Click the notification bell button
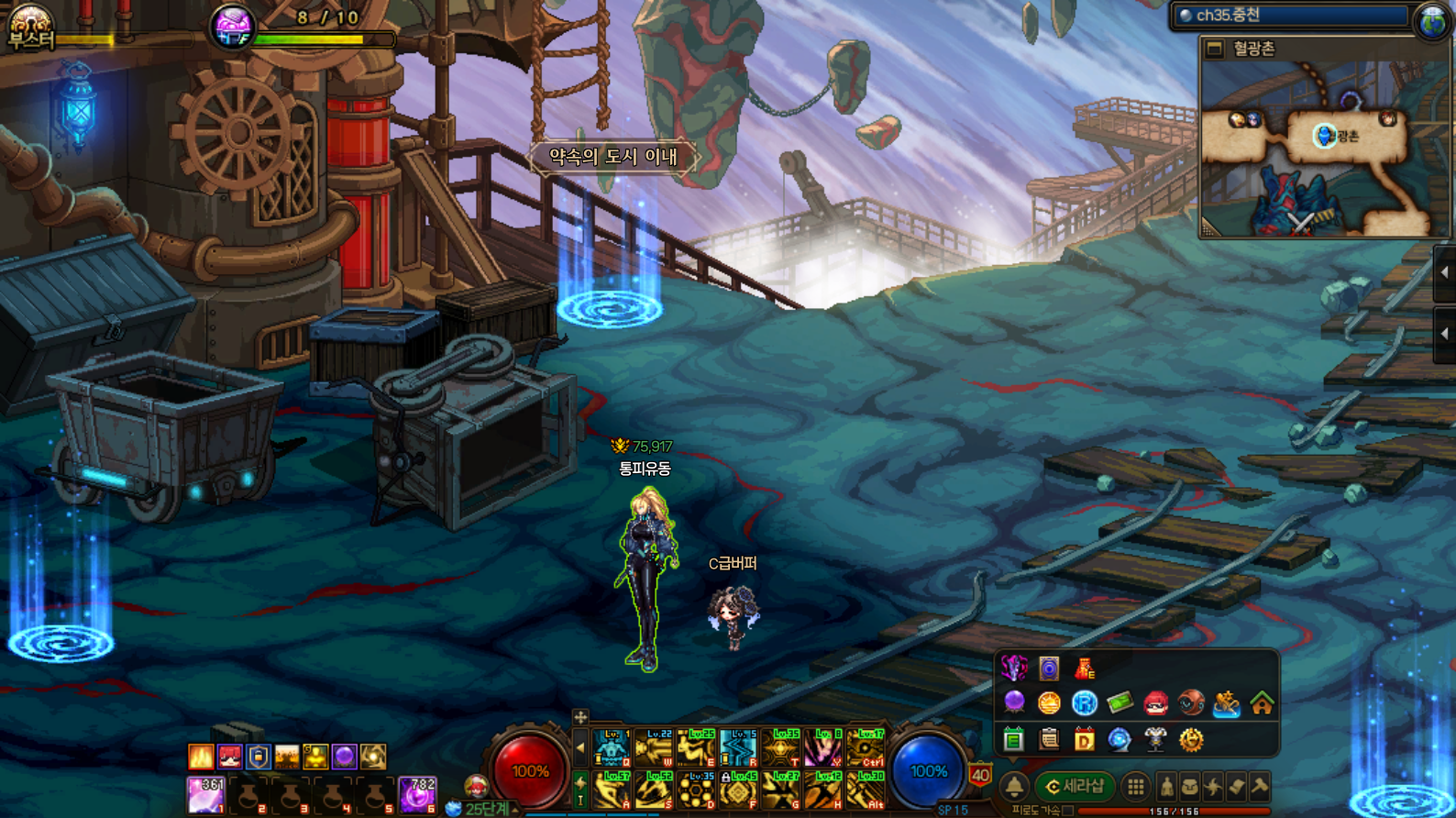1456x818 pixels. (1014, 786)
